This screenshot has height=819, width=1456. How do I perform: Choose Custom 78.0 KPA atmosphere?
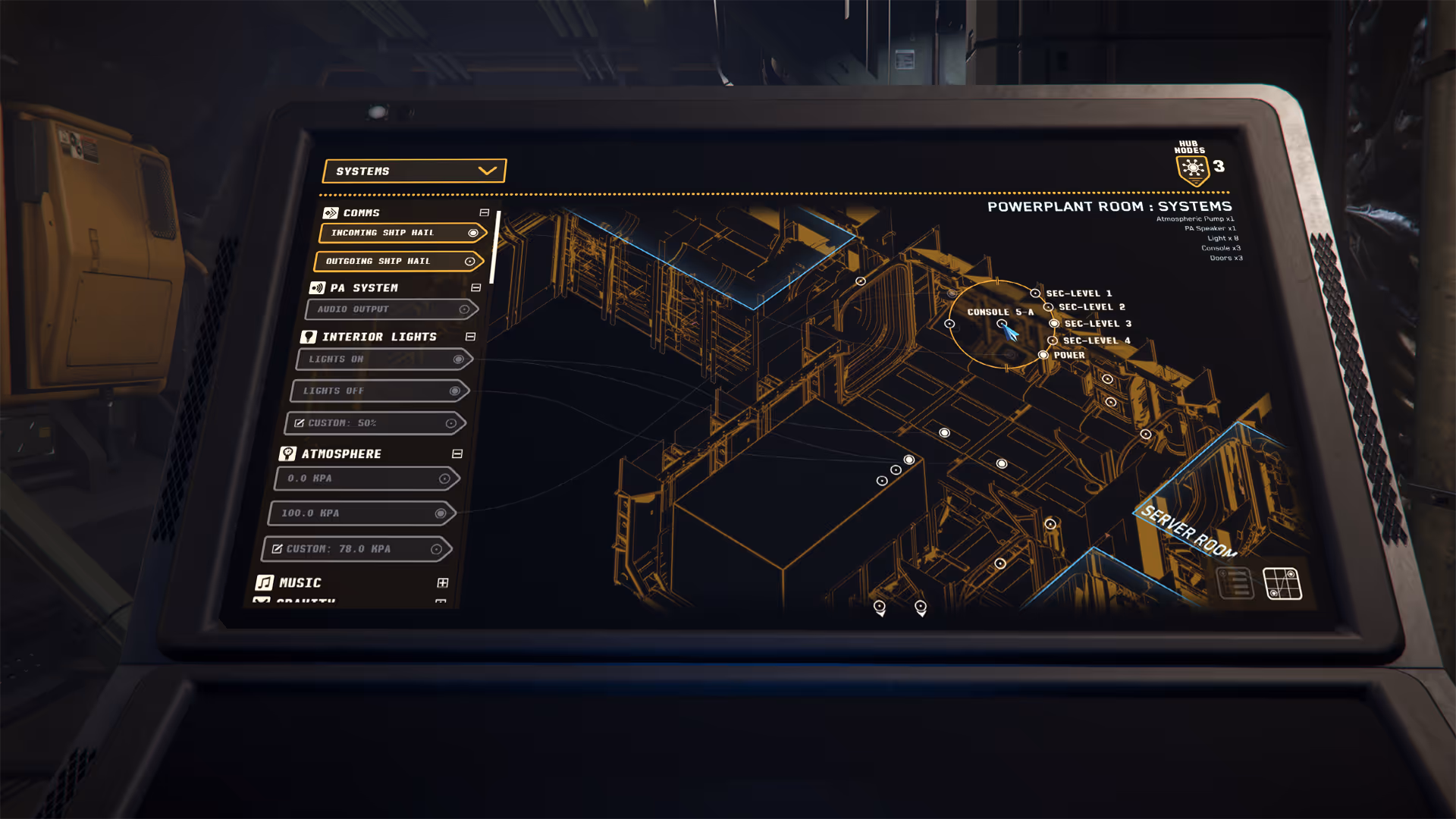[356, 549]
